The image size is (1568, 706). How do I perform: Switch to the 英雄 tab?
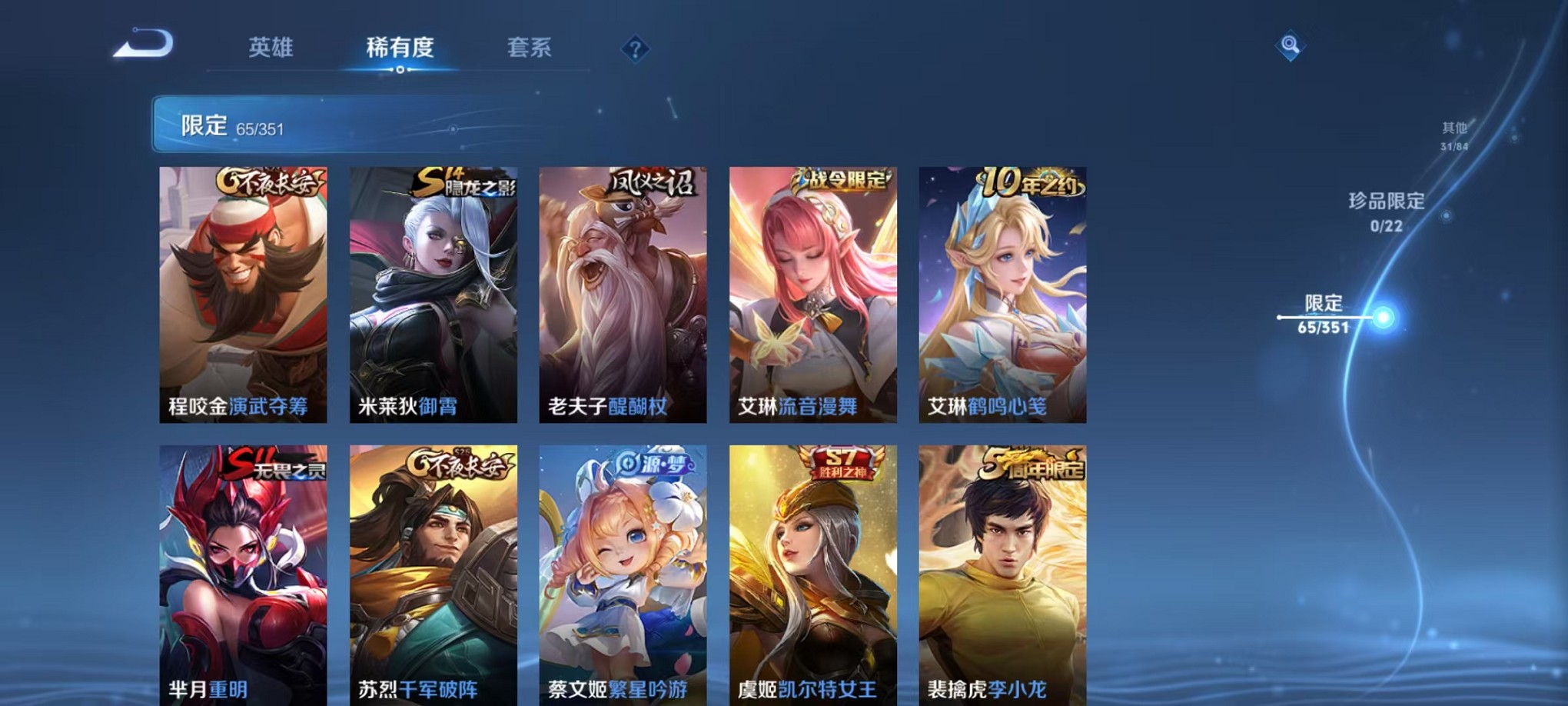click(x=271, y=46)
